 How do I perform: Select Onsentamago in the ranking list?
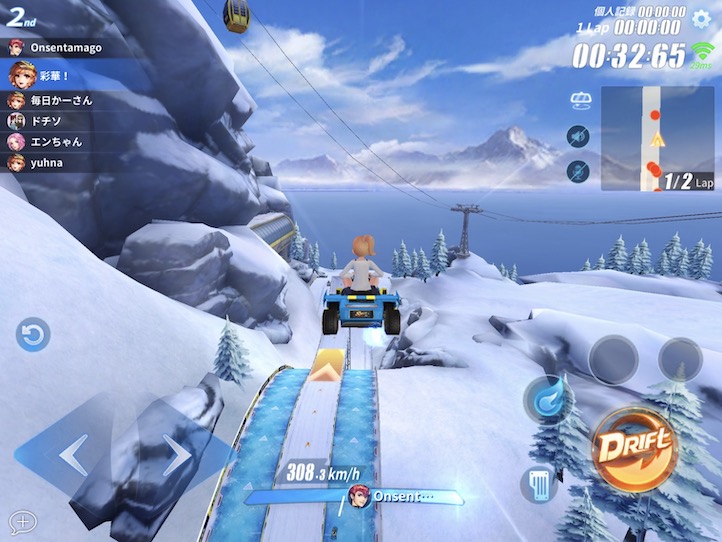(x=60, y=47)
